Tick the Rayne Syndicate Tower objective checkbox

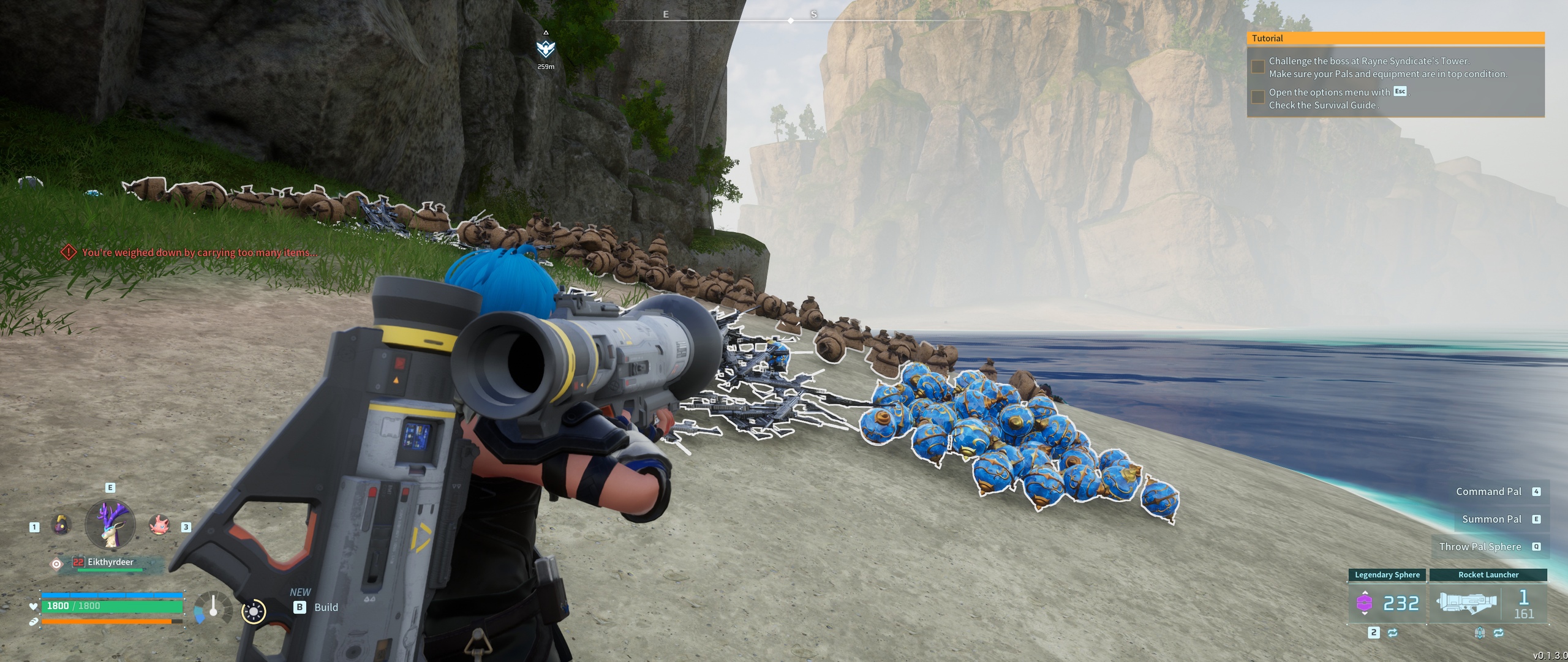pos(1257,67)
